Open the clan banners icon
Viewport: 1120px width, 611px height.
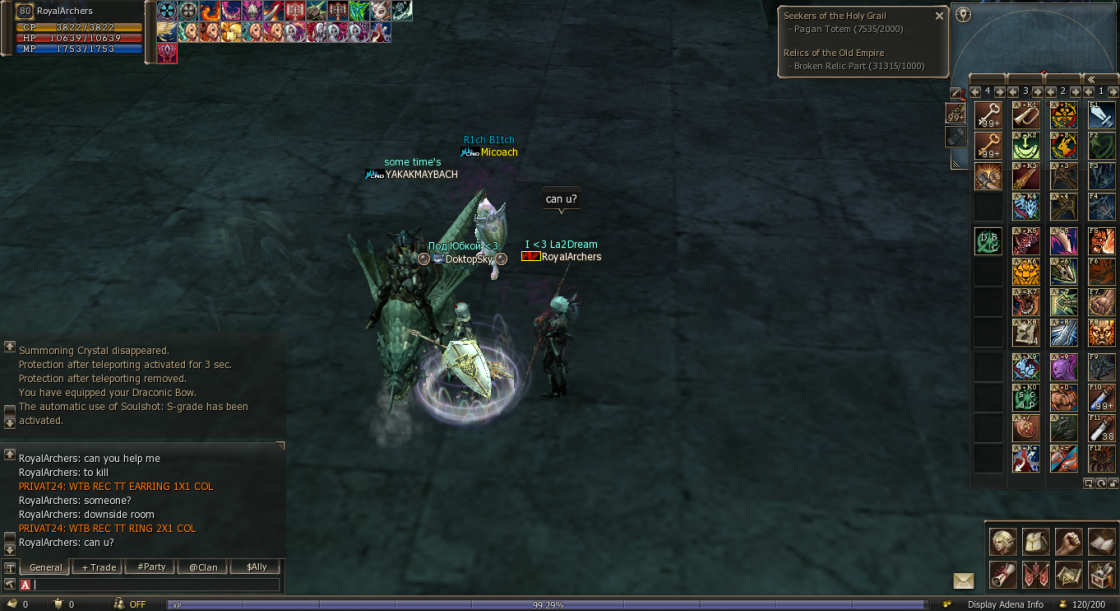coord(1036,574)
